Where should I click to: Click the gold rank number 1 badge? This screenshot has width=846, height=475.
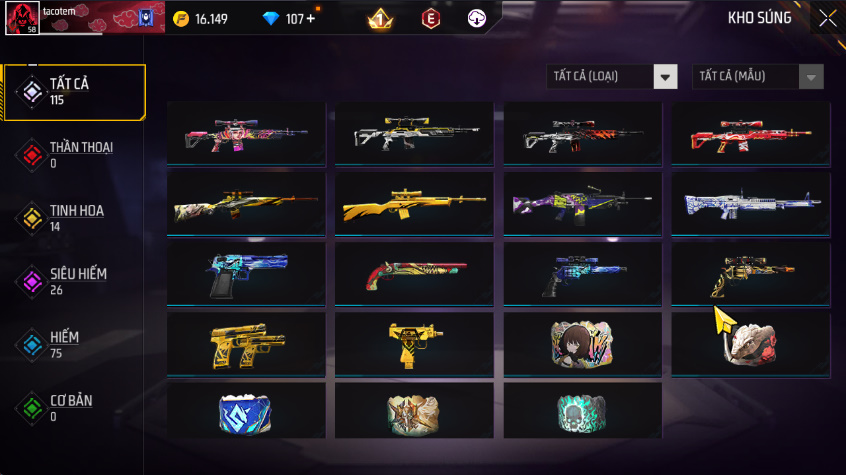[x=380, y=19]
